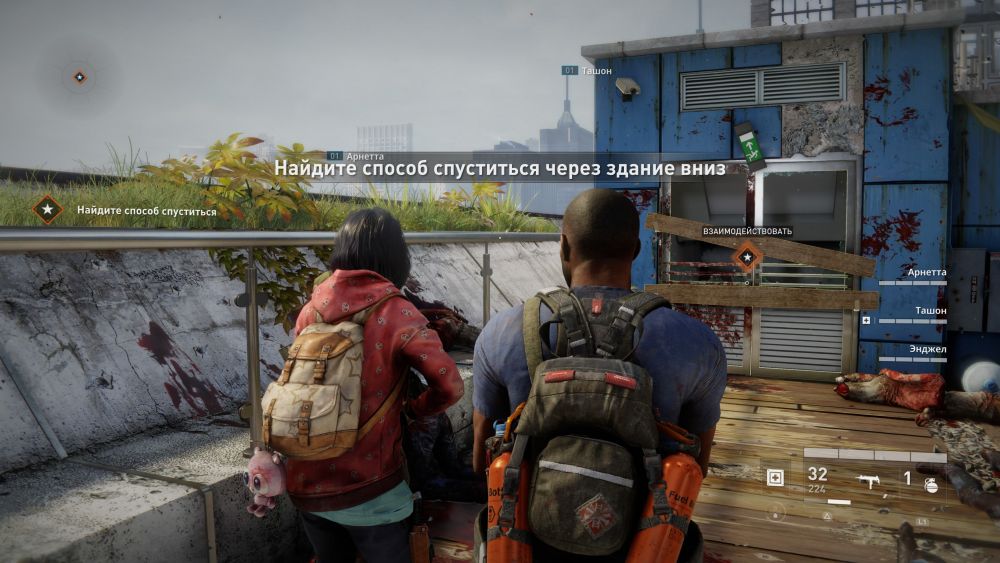
Task: Click the submachine gun weapon icon
Action: 868,480
